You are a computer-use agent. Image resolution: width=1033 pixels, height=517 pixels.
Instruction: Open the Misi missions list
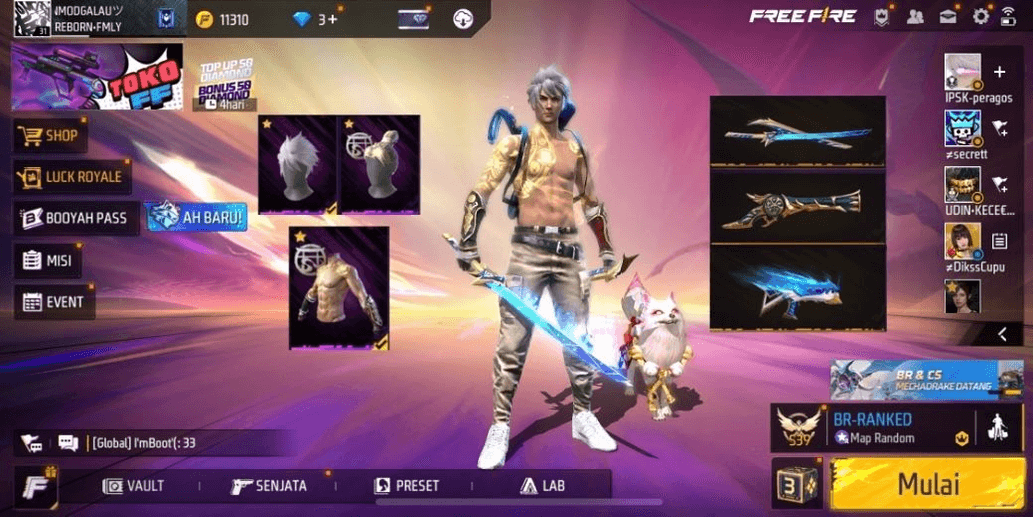[48, 260]
